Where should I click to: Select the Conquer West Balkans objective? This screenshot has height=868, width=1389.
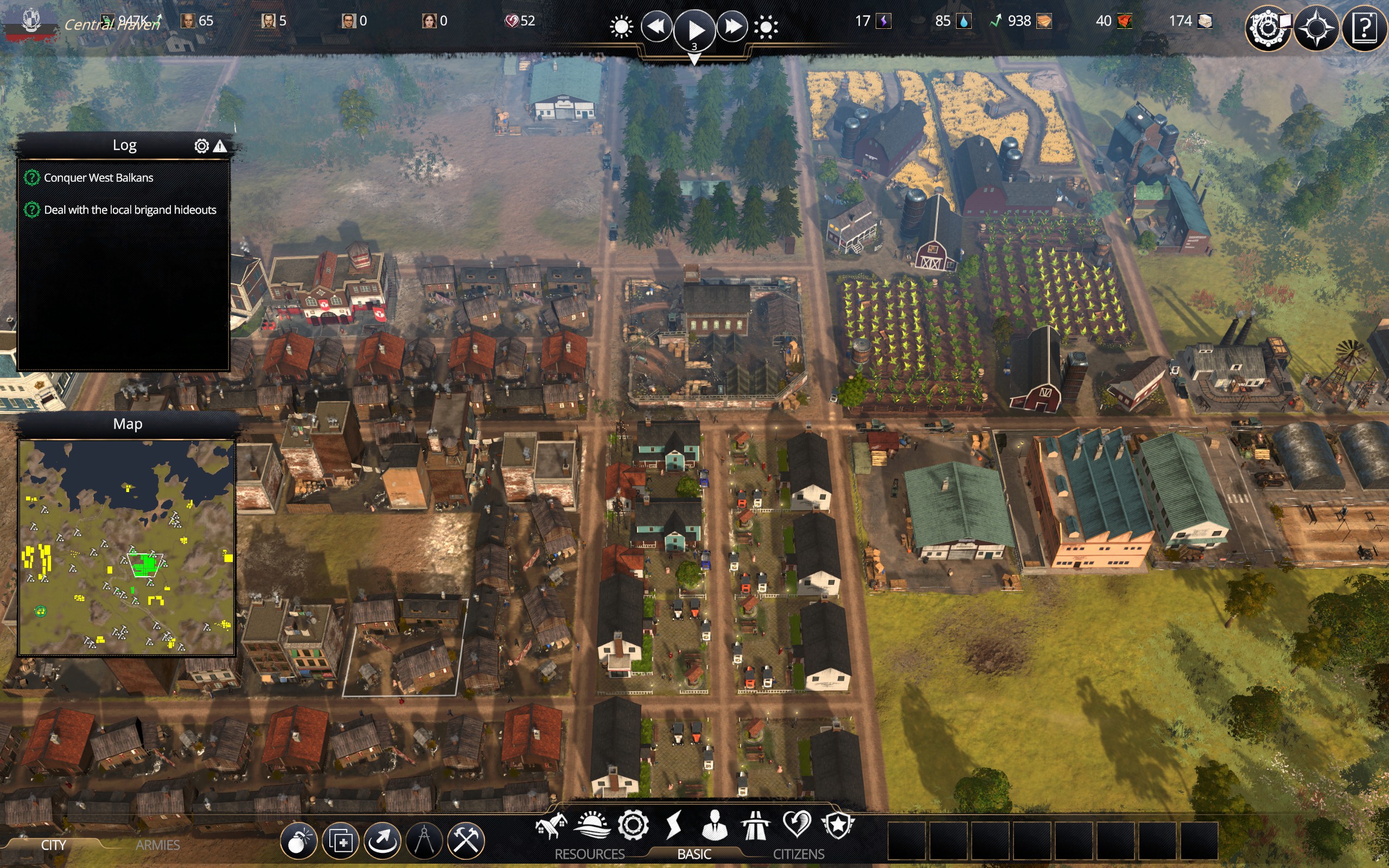pyautogui.click(x=98, y=178)
